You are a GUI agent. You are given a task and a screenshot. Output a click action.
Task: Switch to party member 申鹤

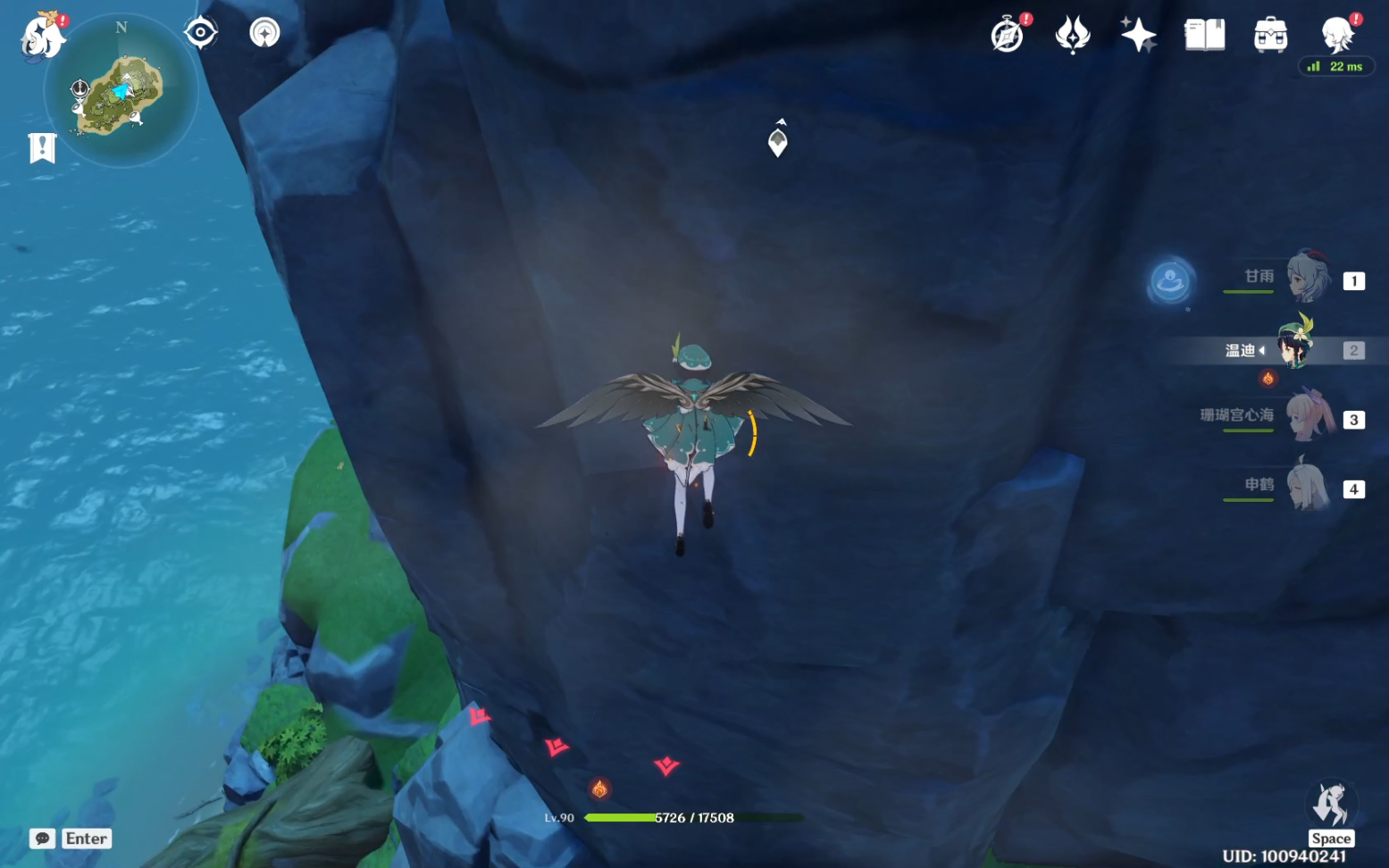click(x=1307, y=487)
